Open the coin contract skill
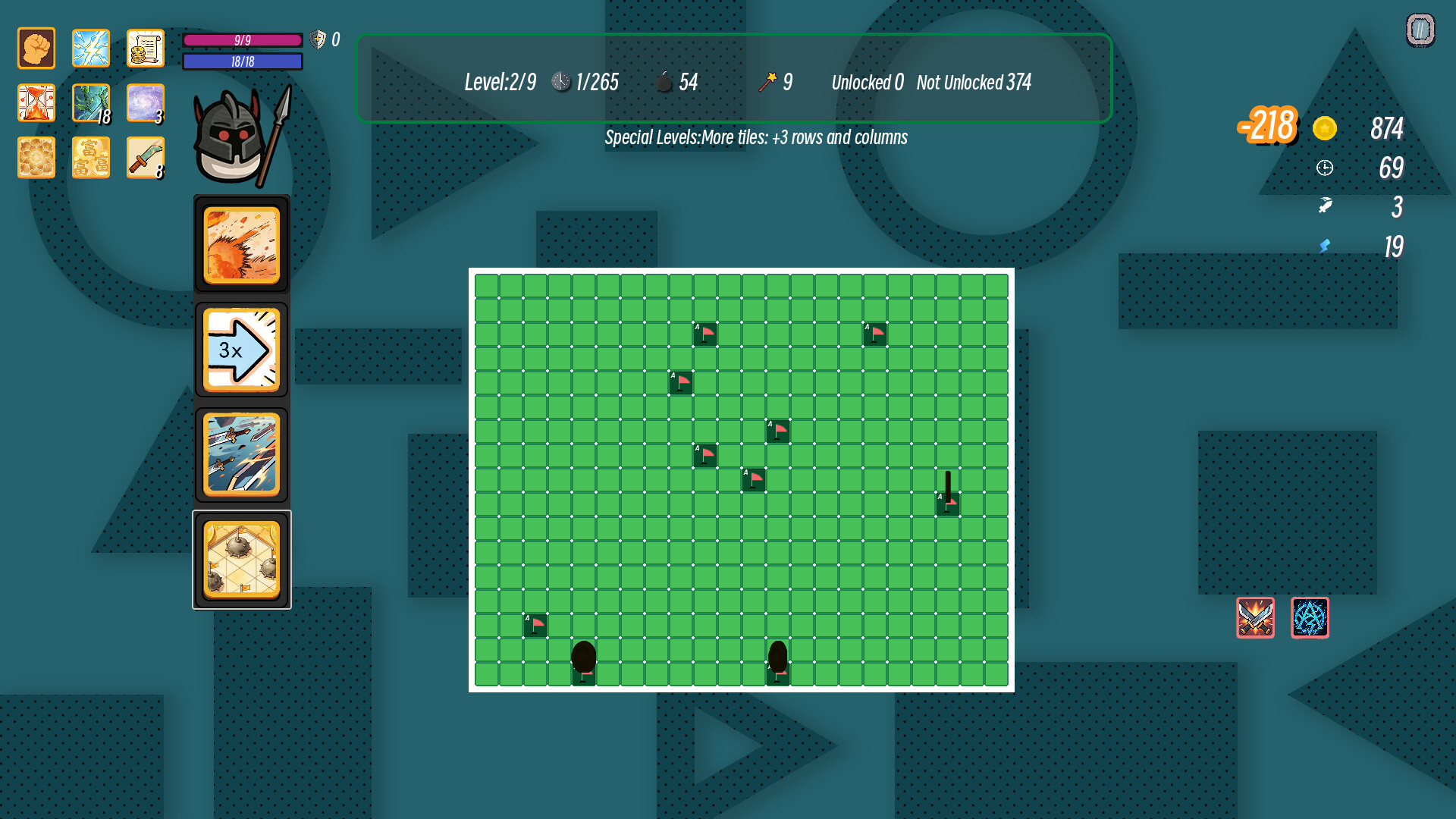 coord(145,47)
